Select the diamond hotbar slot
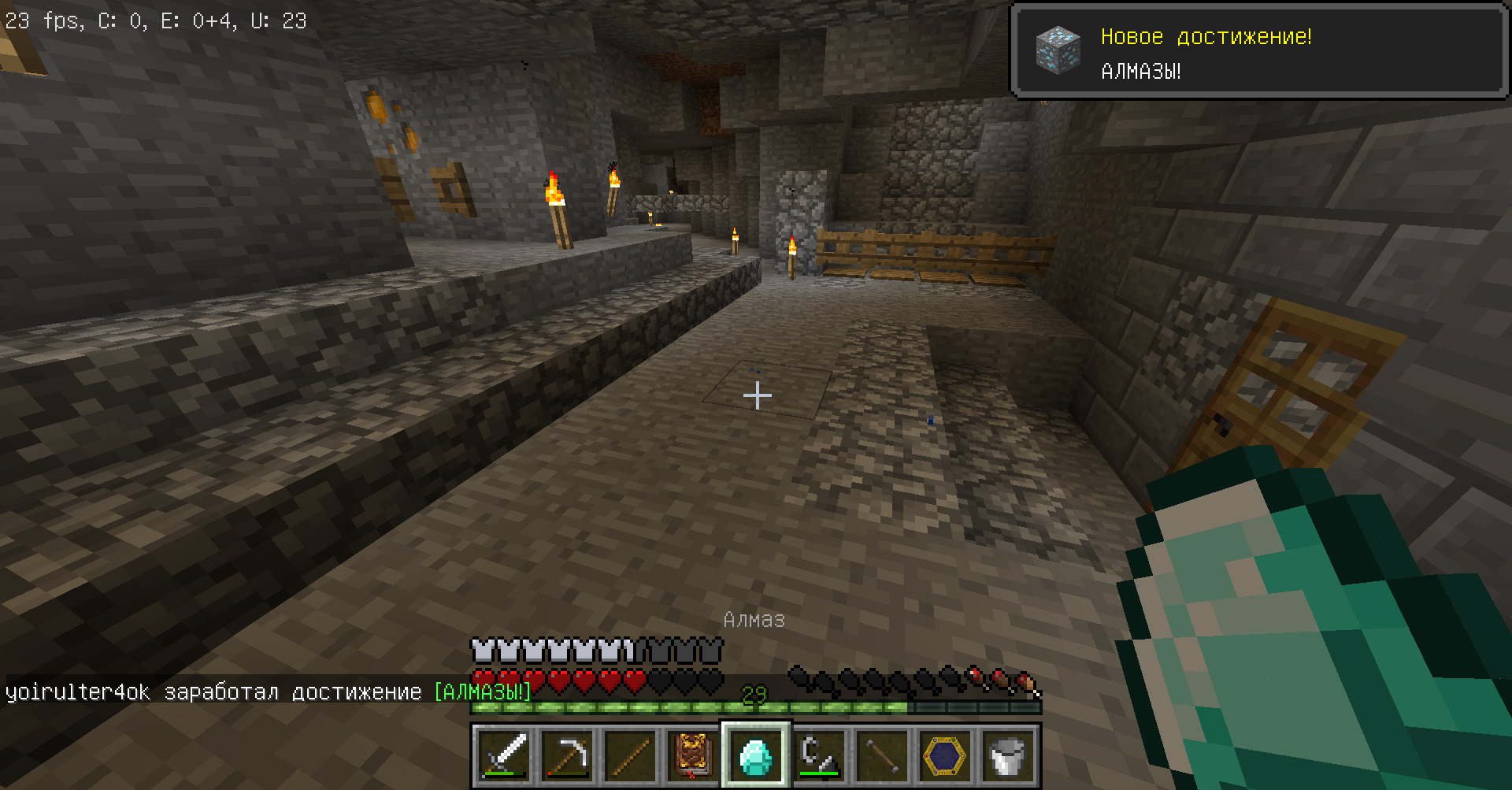The width and height of the screenshot is (1512, 790). click(x=756, y=756)
